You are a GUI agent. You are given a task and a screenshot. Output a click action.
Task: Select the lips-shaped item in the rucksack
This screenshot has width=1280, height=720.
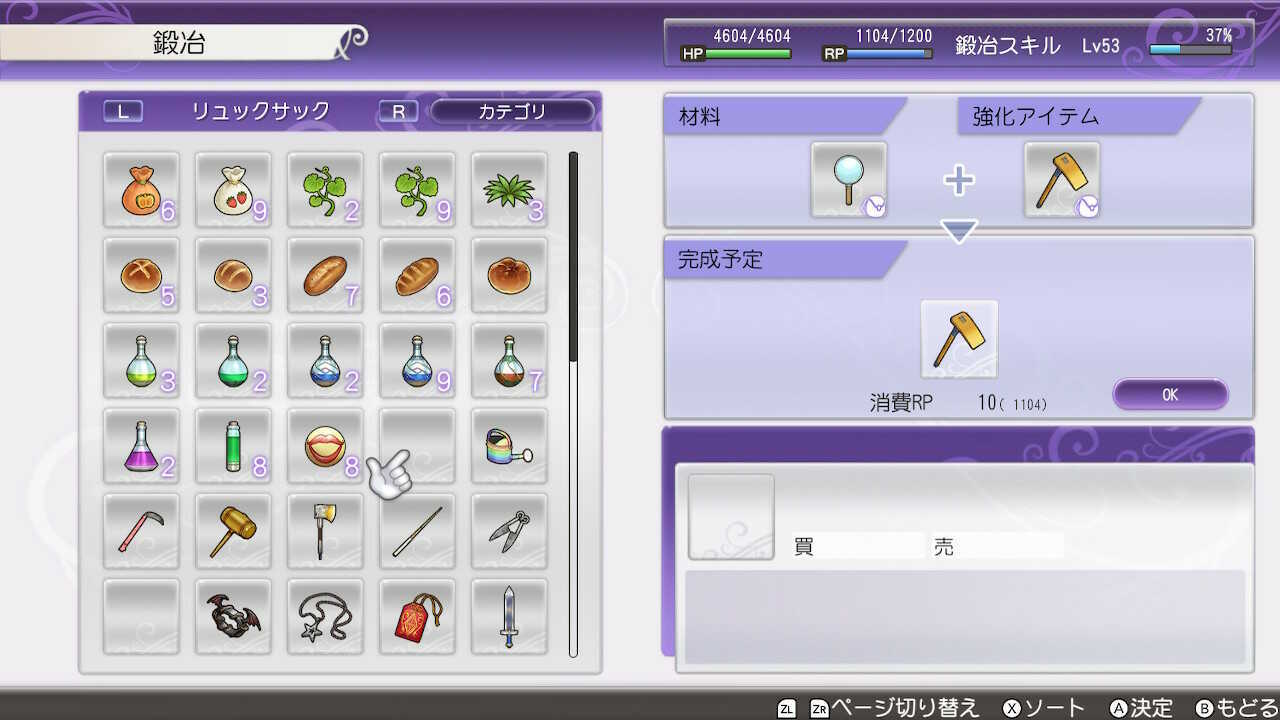(x=325, y=446)
